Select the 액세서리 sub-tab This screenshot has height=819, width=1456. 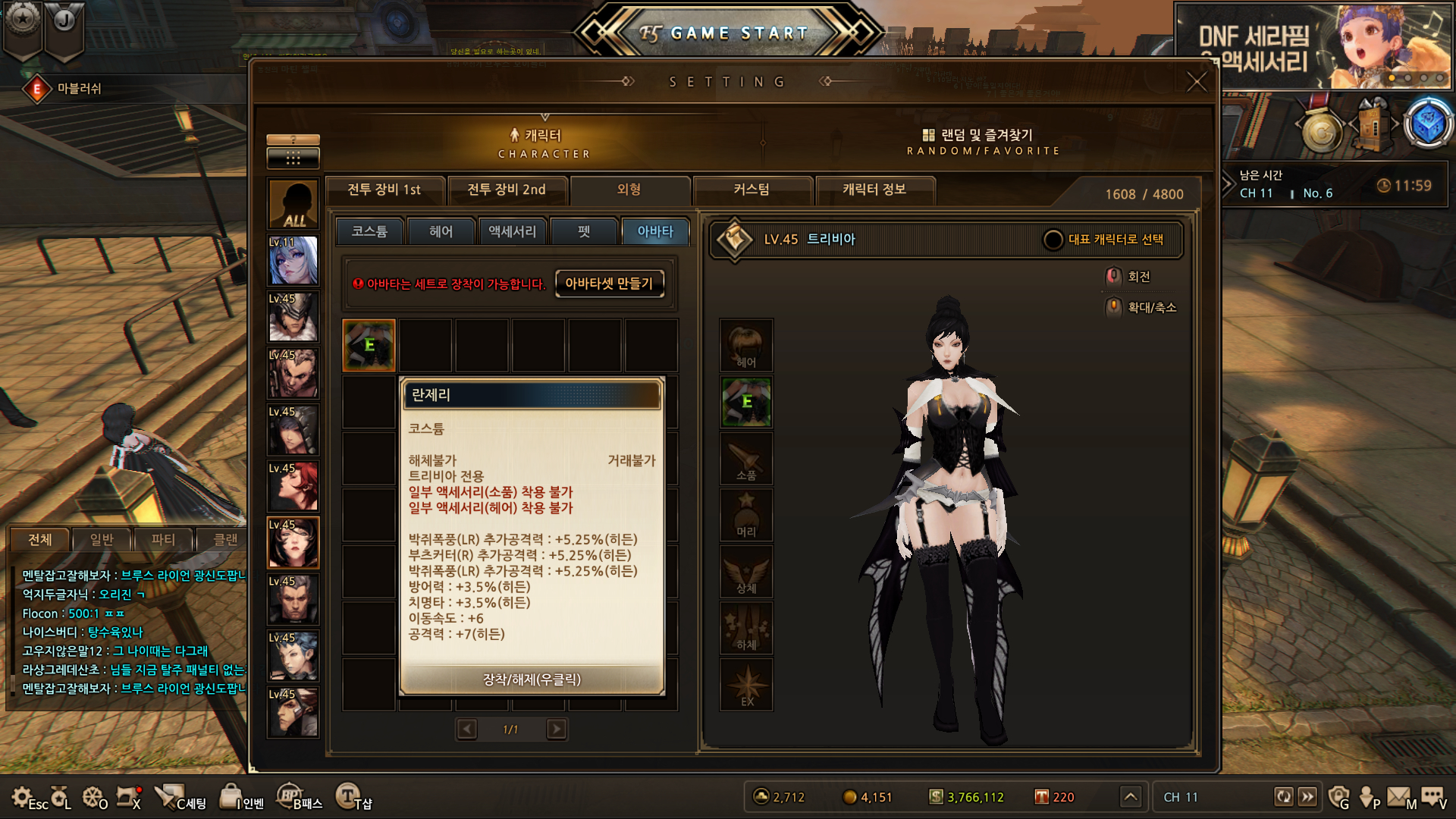[512, 231]
